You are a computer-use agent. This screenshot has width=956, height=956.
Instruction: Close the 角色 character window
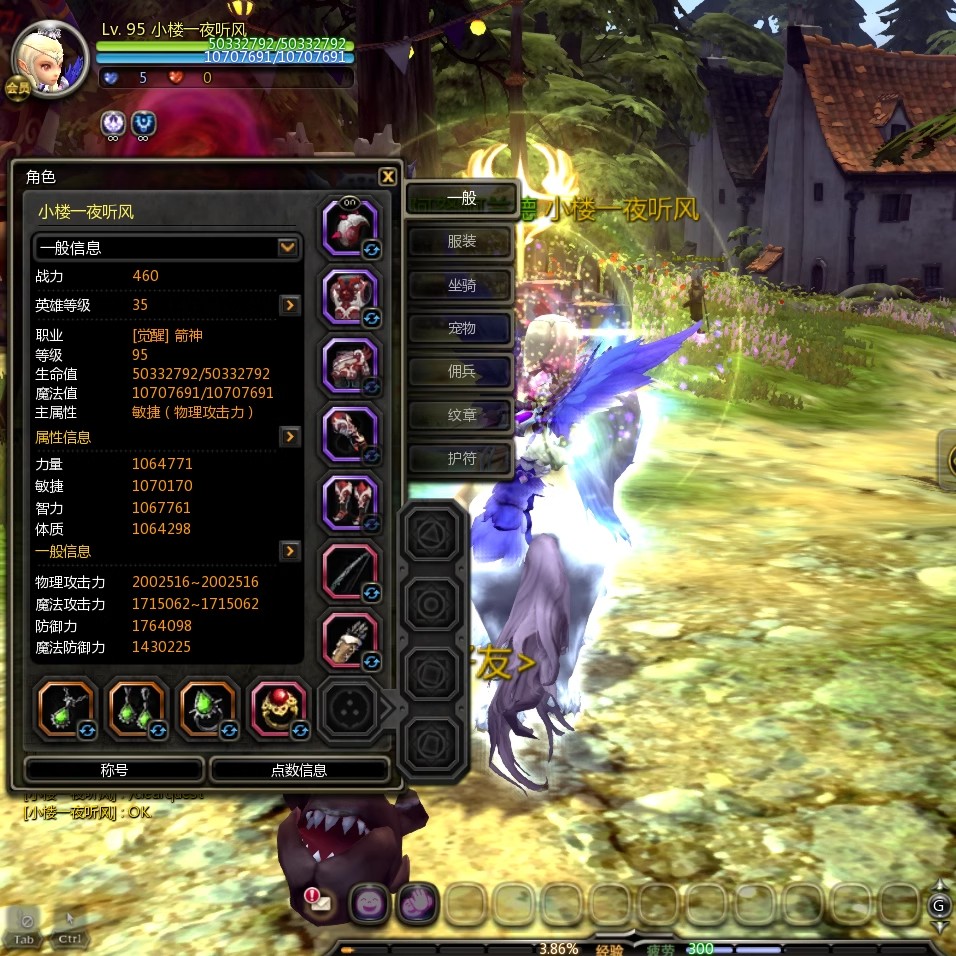pyautogui.click(x=388, y=177)
